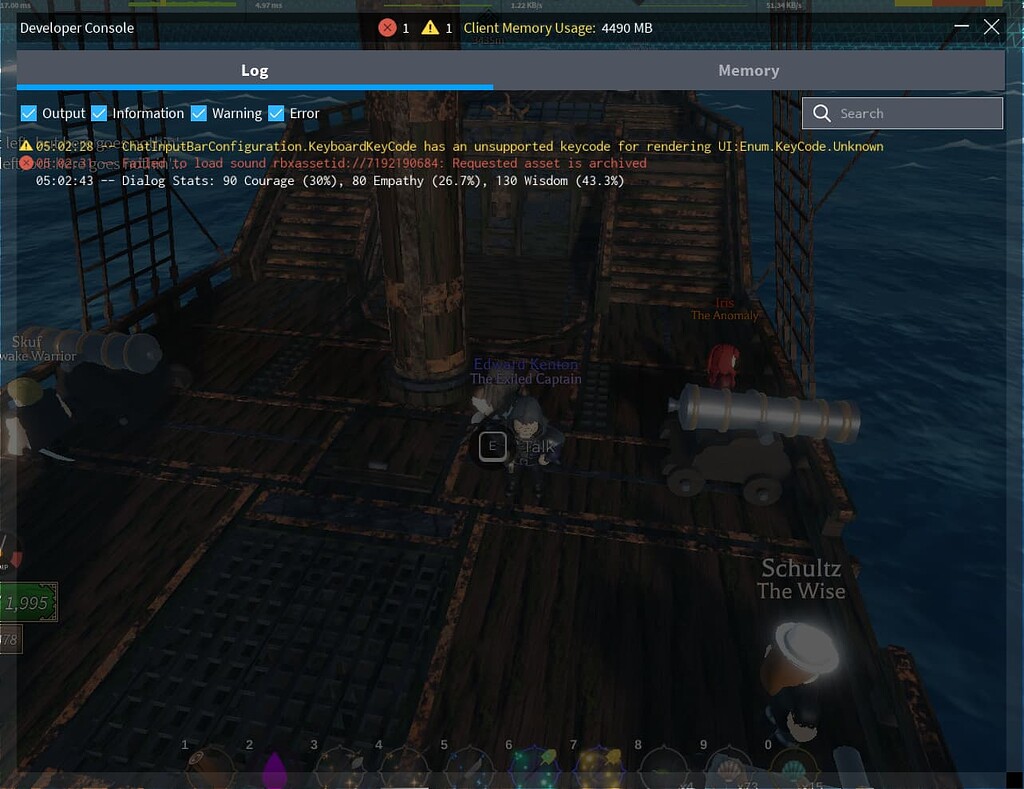Untick the Output filter checkbox
The width and height of the screenshot is (1024, 789).
point(29,114)
